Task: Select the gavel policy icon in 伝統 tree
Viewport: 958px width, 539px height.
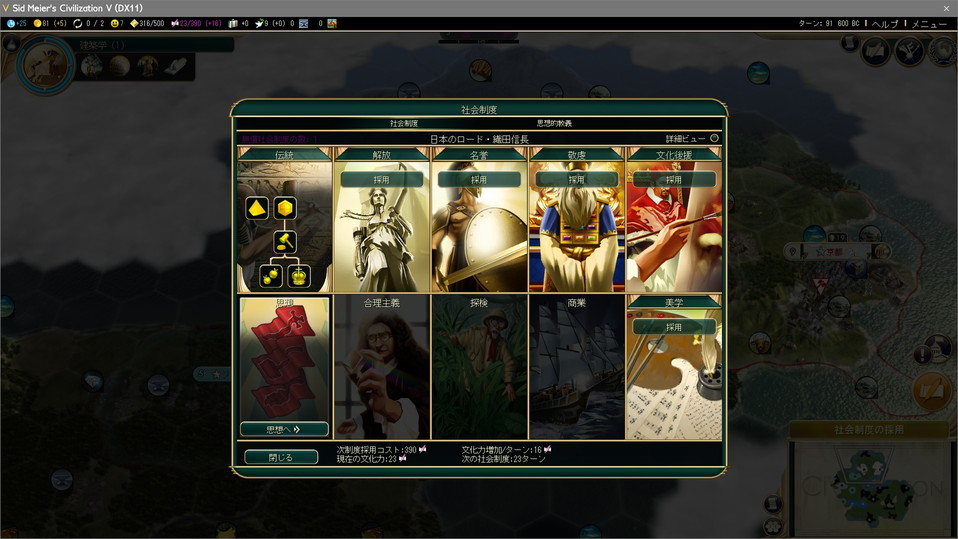Action: tap(285, 241)
